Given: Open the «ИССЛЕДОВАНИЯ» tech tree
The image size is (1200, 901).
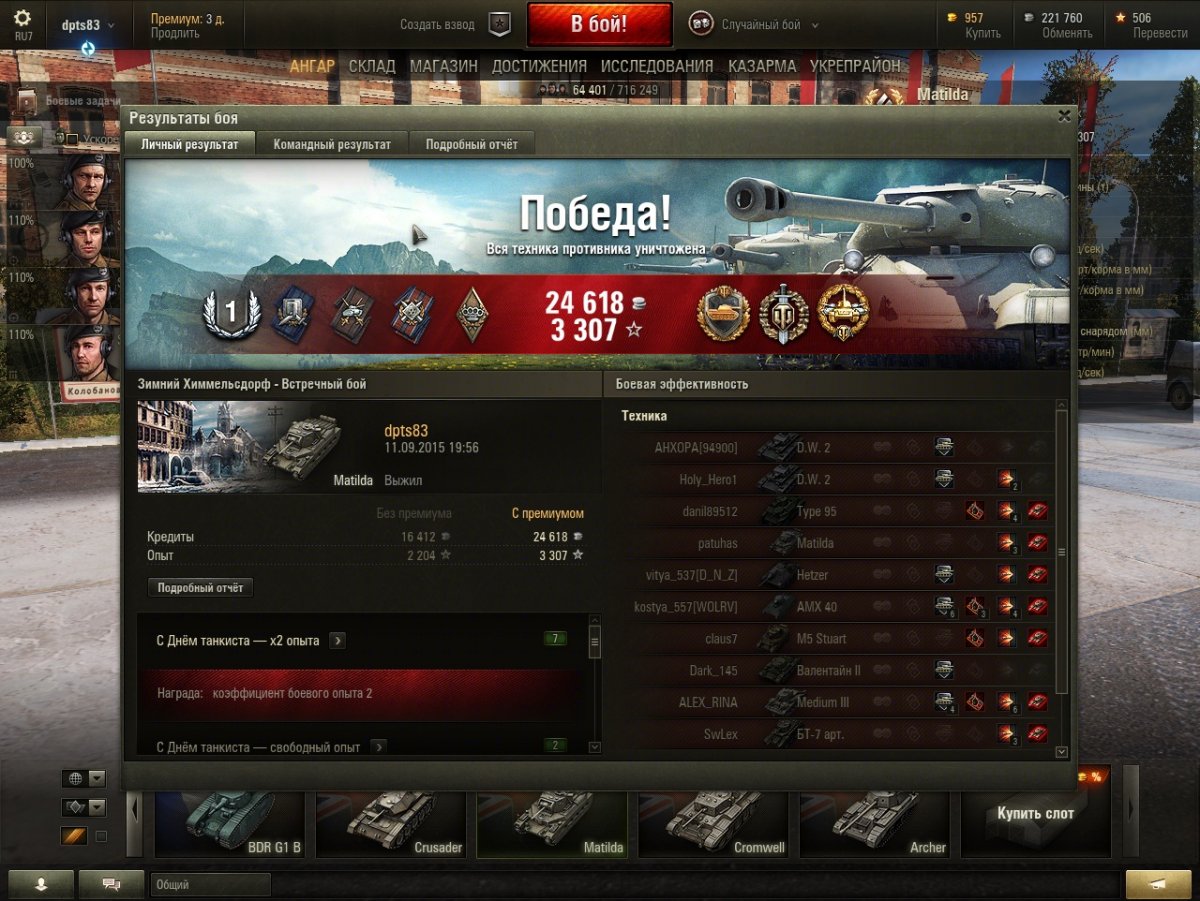Looking at the screenshot, I should [657, 66].
